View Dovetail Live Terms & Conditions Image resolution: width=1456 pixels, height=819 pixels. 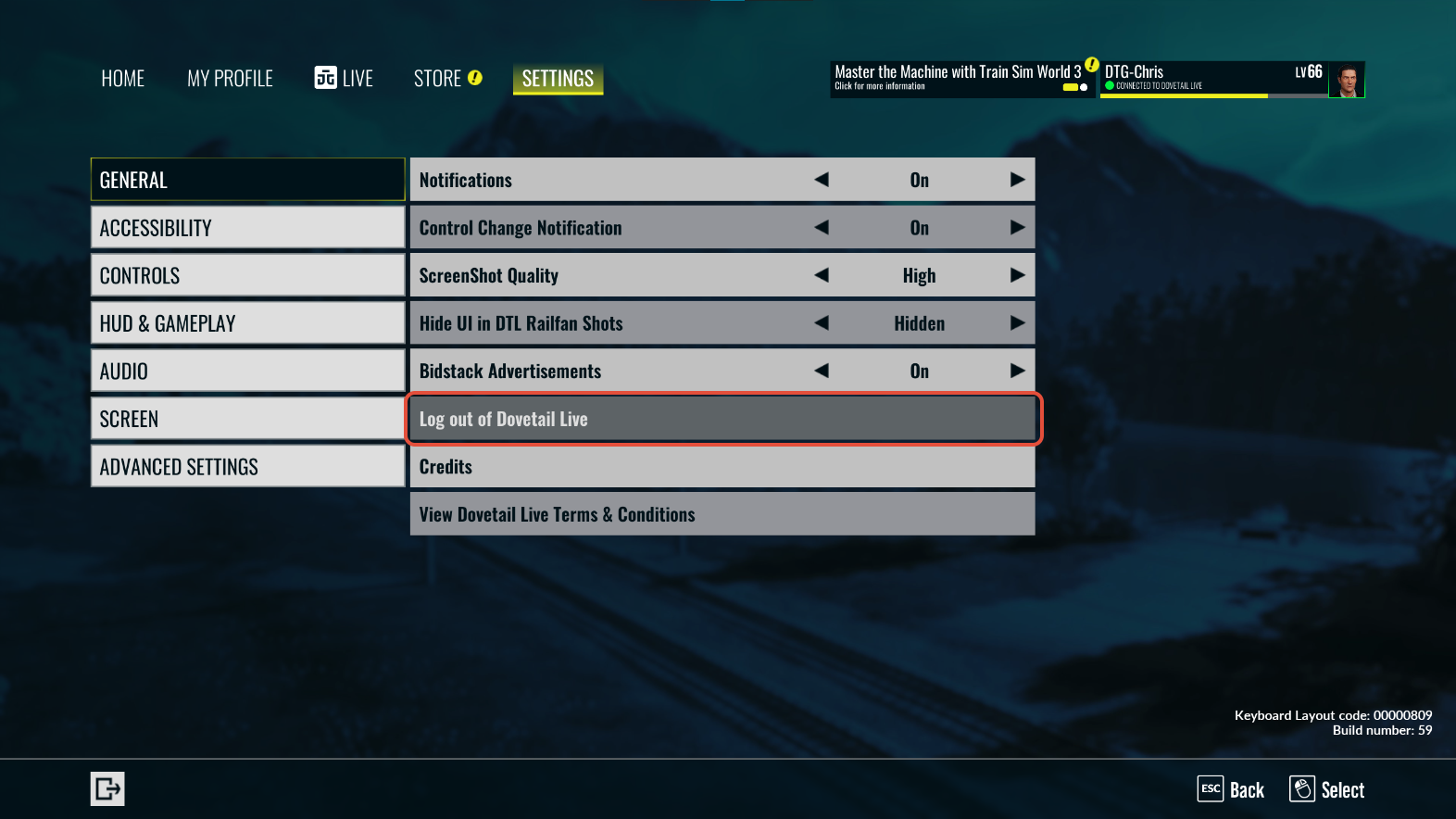[x=722, y=514]
